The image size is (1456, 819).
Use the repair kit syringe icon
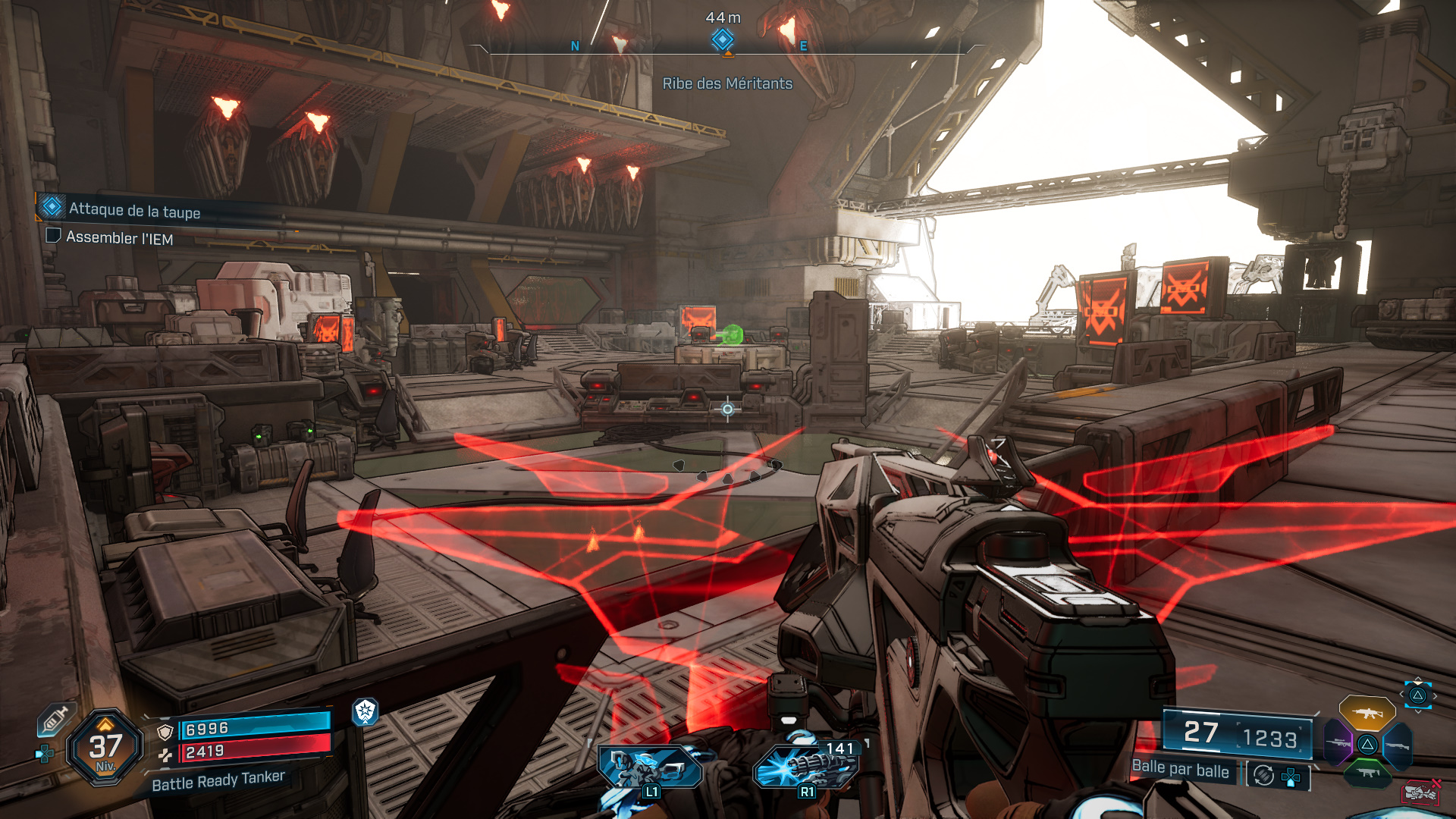[55, 719]
